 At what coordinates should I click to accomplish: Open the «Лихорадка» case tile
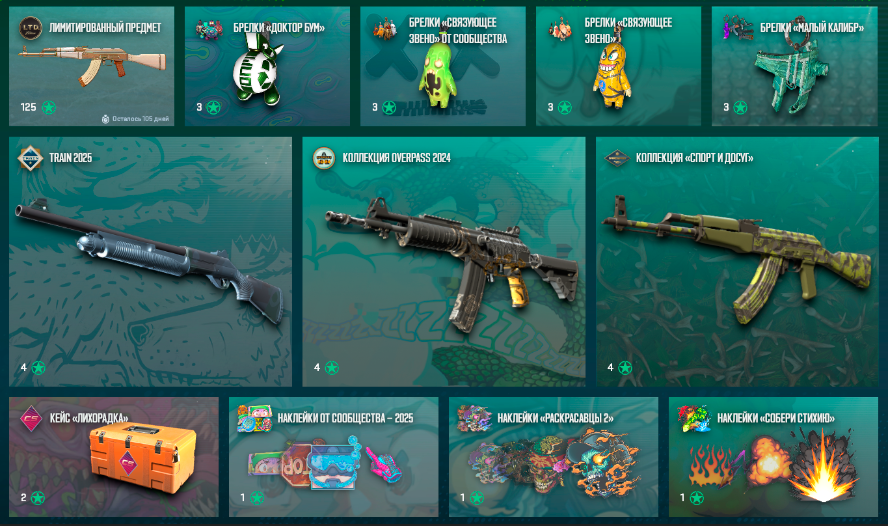pos(113,457)
